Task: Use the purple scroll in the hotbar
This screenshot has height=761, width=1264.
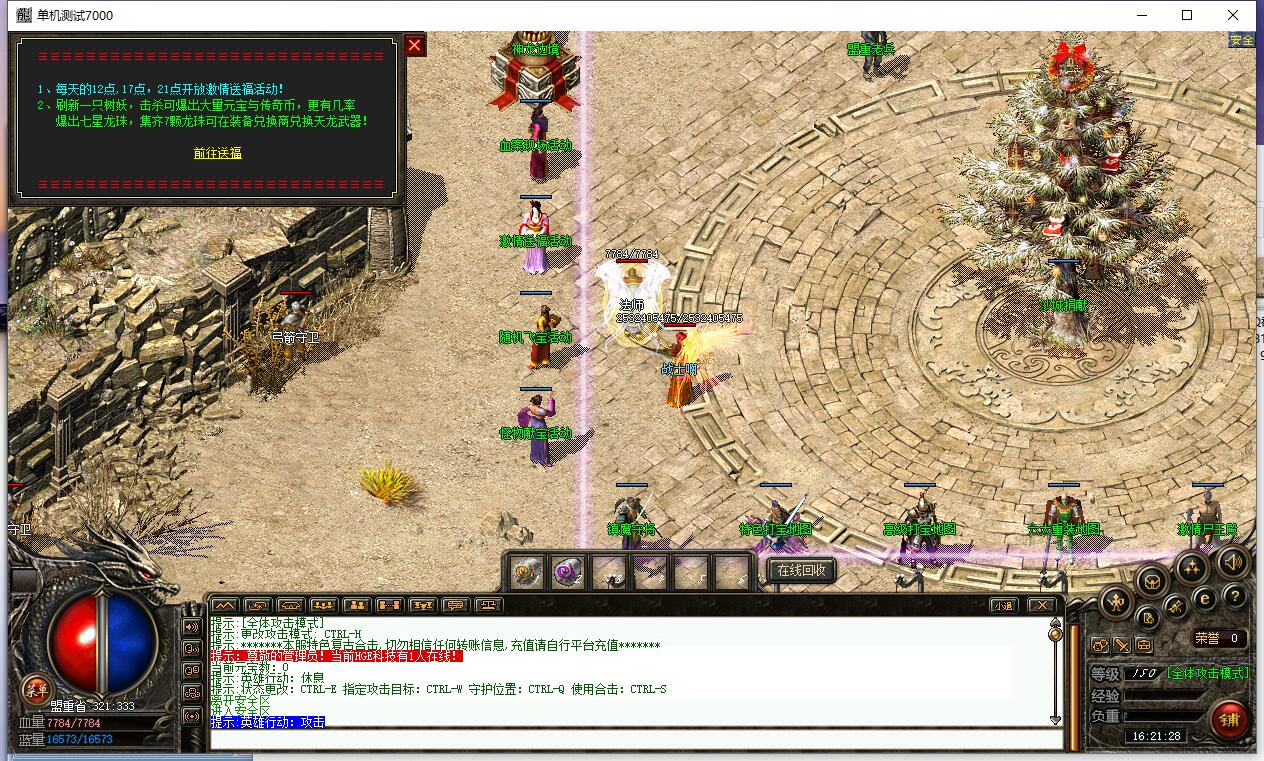Action: [568, 572]
